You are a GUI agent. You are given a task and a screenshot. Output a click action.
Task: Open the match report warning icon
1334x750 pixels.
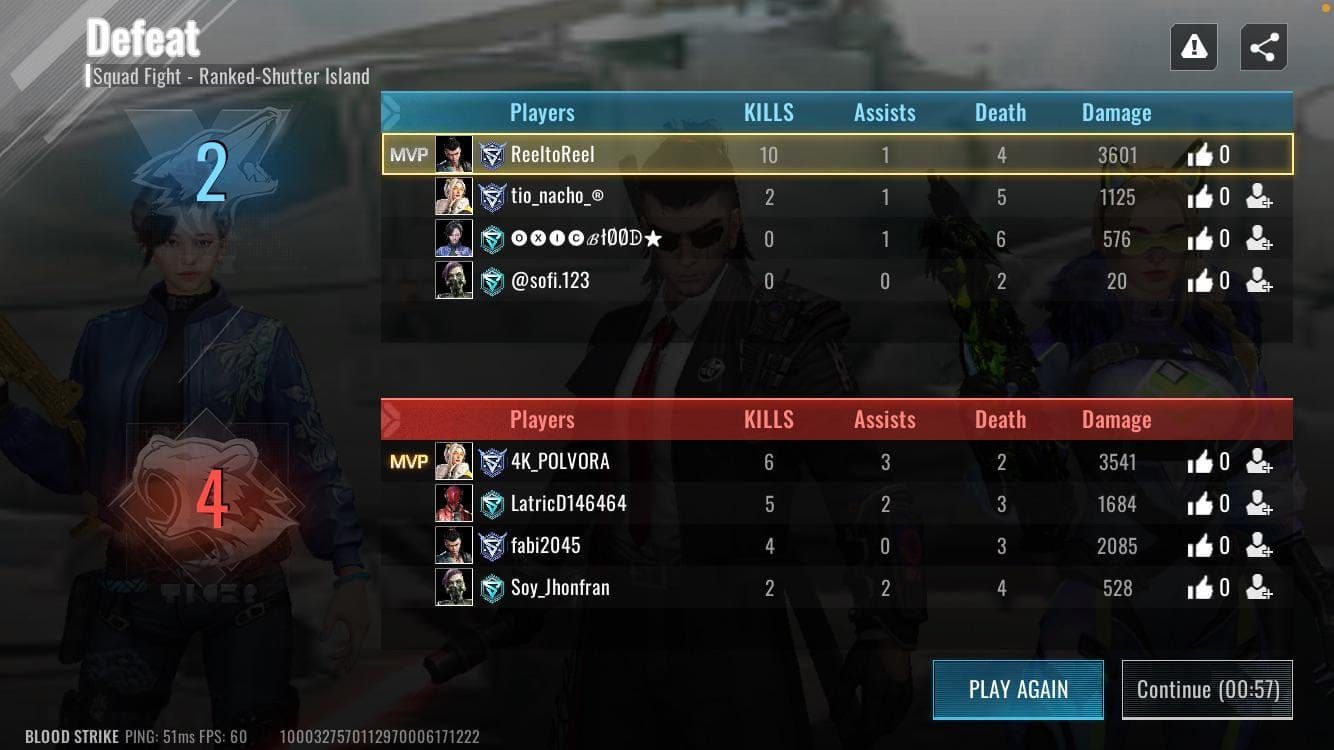point(1193,46)
